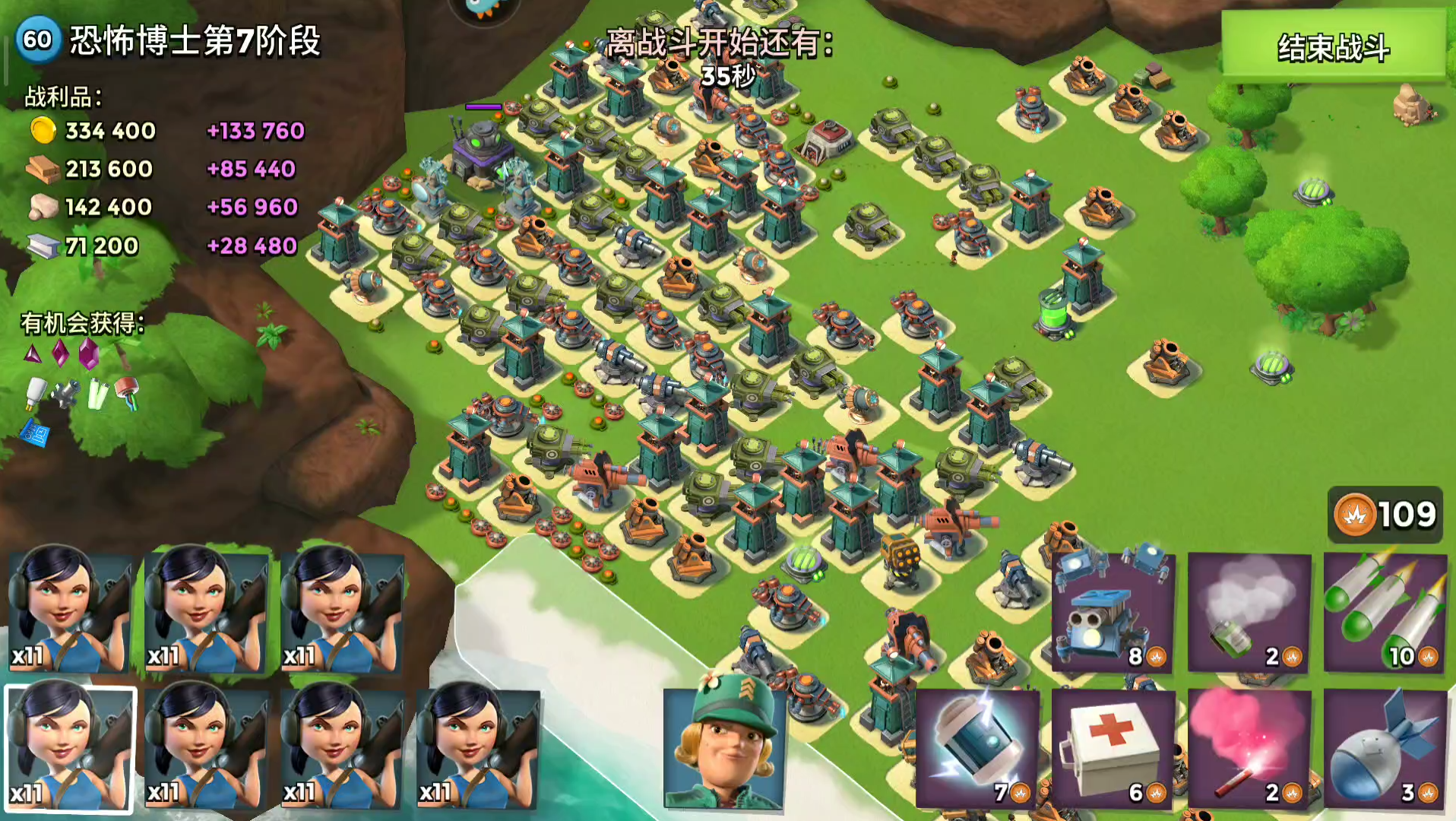Viewport: 1456px width, 821px height.
Task: Select the Critters gunboat ability
Action: 1113,612
